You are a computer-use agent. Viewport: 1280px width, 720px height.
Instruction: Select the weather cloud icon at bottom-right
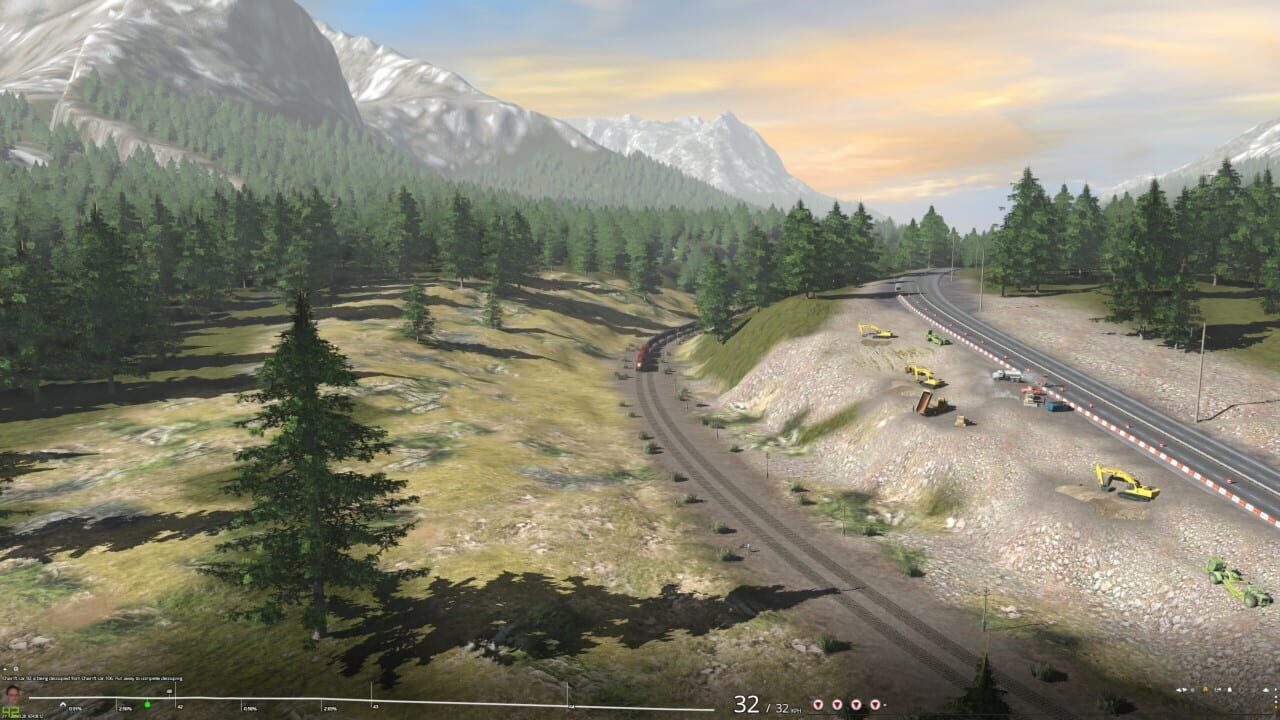(x=1266, y=690)
